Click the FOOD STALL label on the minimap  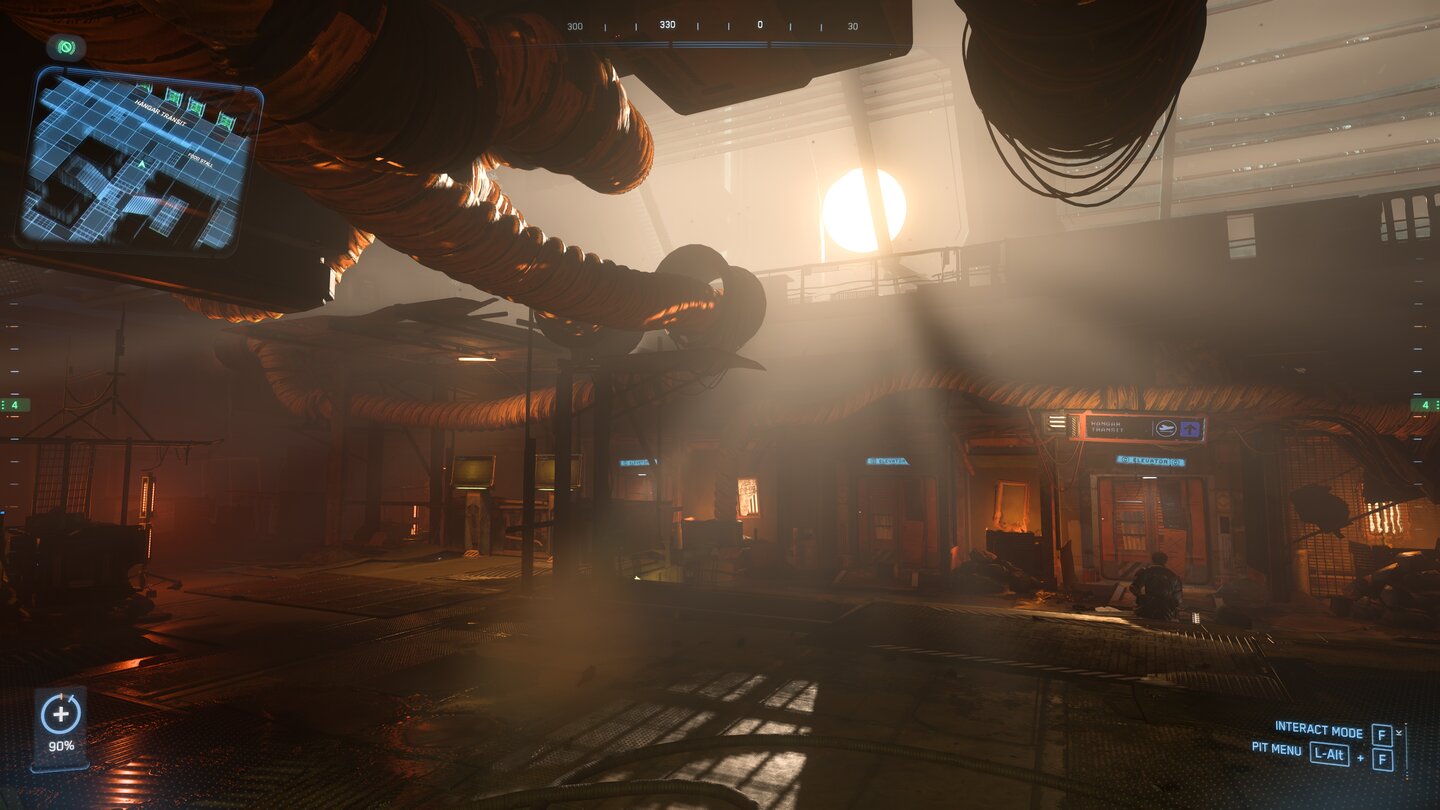(x=202, y=159)
